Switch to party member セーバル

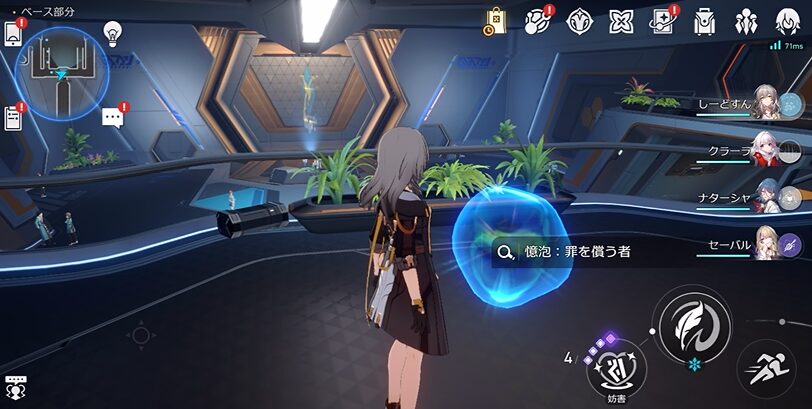click(766, 243)
